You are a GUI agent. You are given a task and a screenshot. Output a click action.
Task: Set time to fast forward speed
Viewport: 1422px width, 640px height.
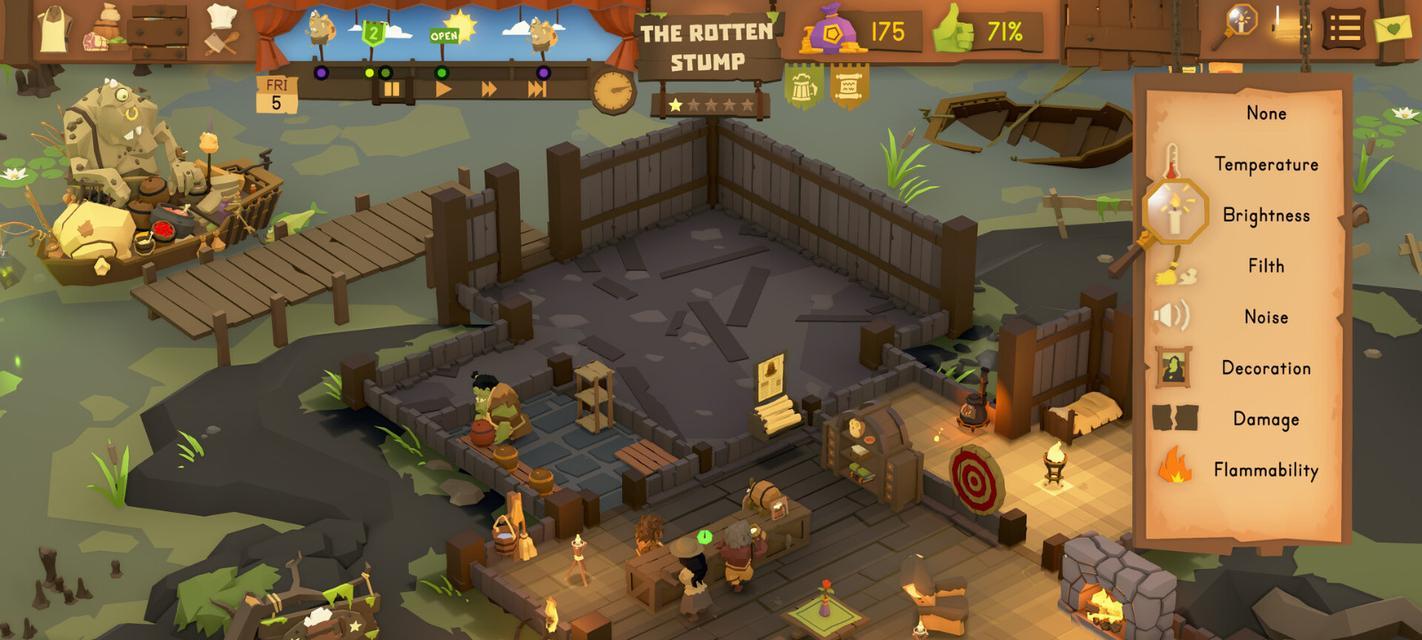pyautogui.click(x=489, y=89)
